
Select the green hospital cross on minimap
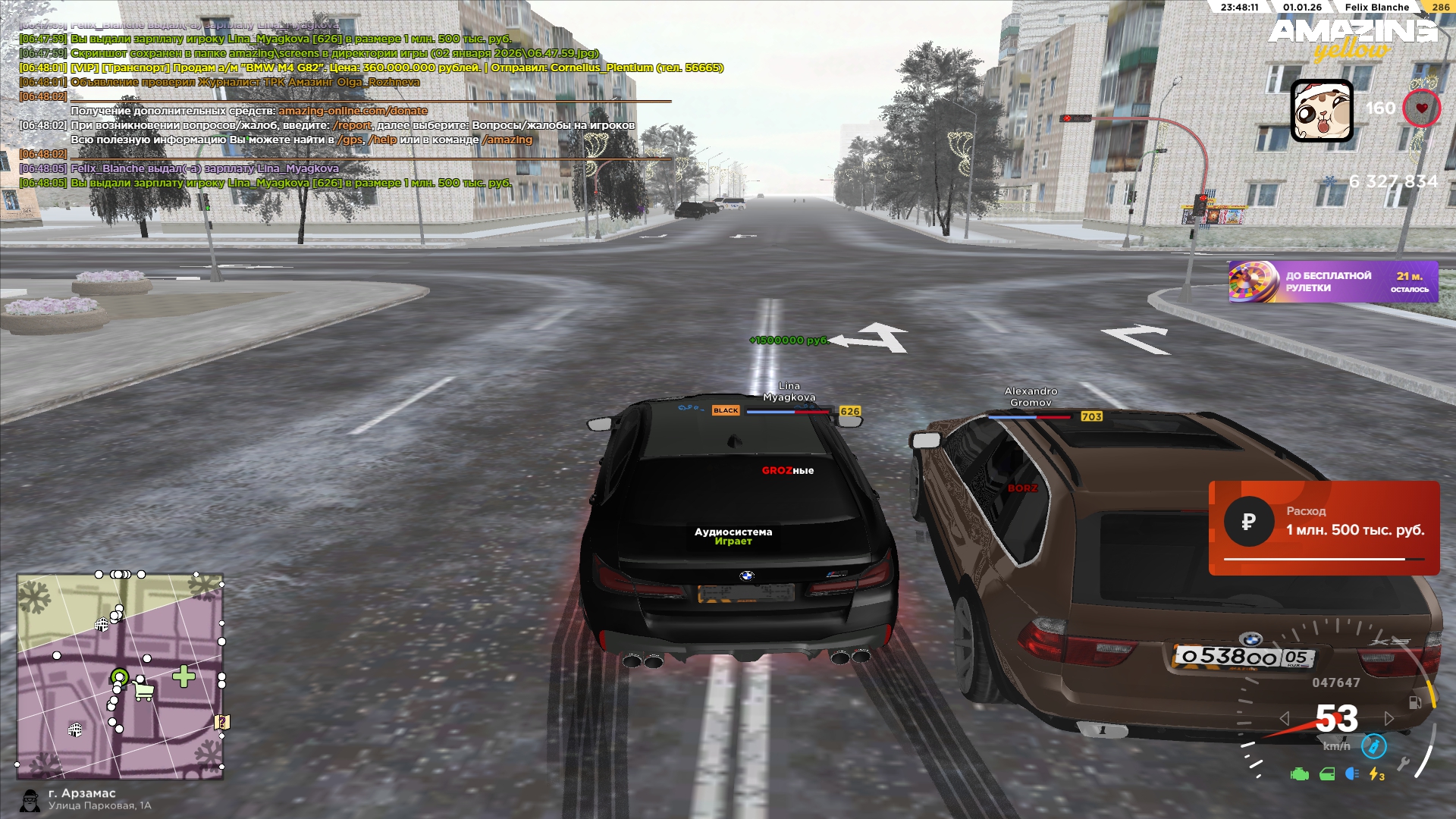[x=184, y=676]
